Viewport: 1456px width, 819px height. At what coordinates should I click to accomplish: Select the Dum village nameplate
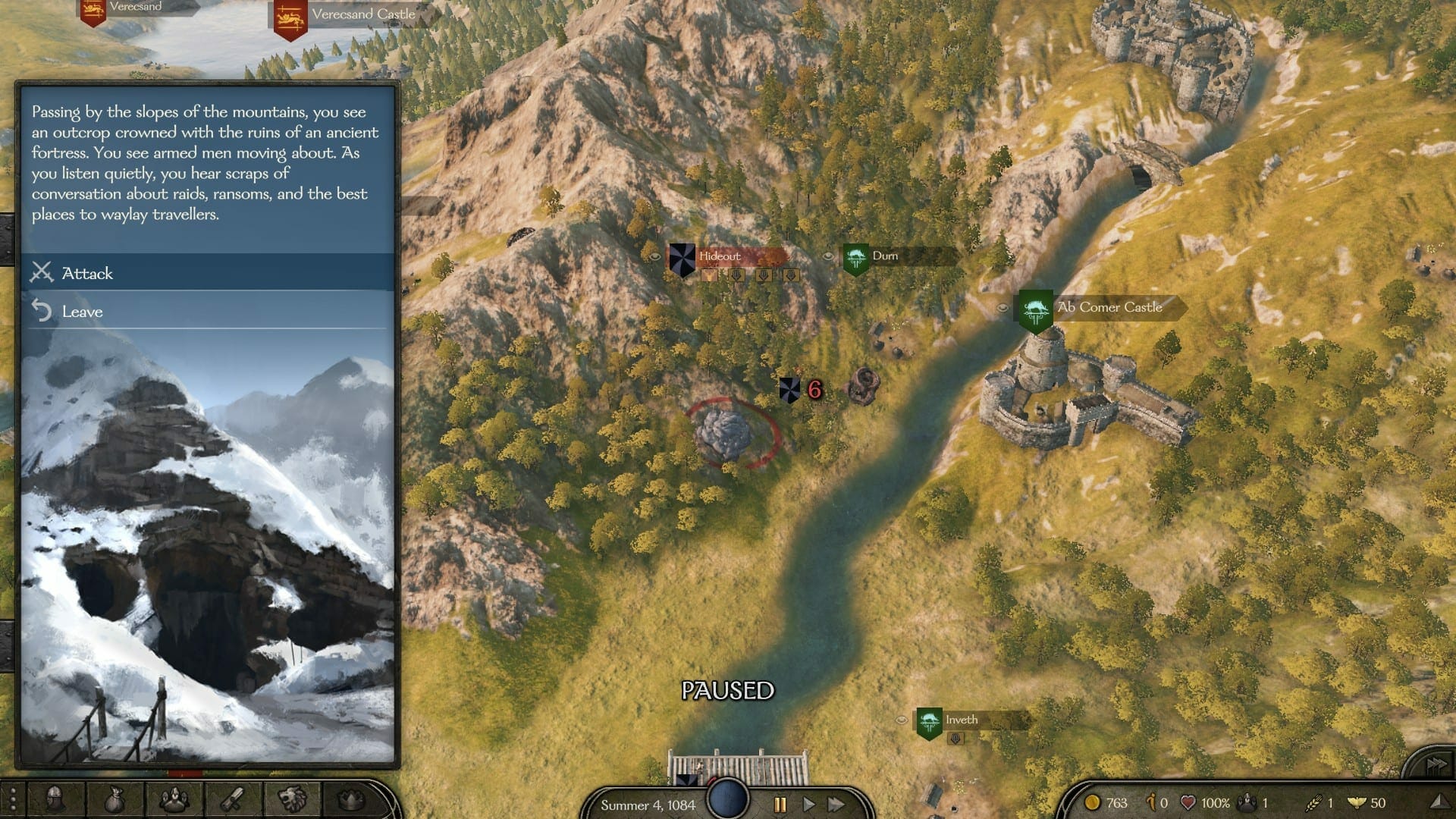pyautogui.click(x=885, y=256)
